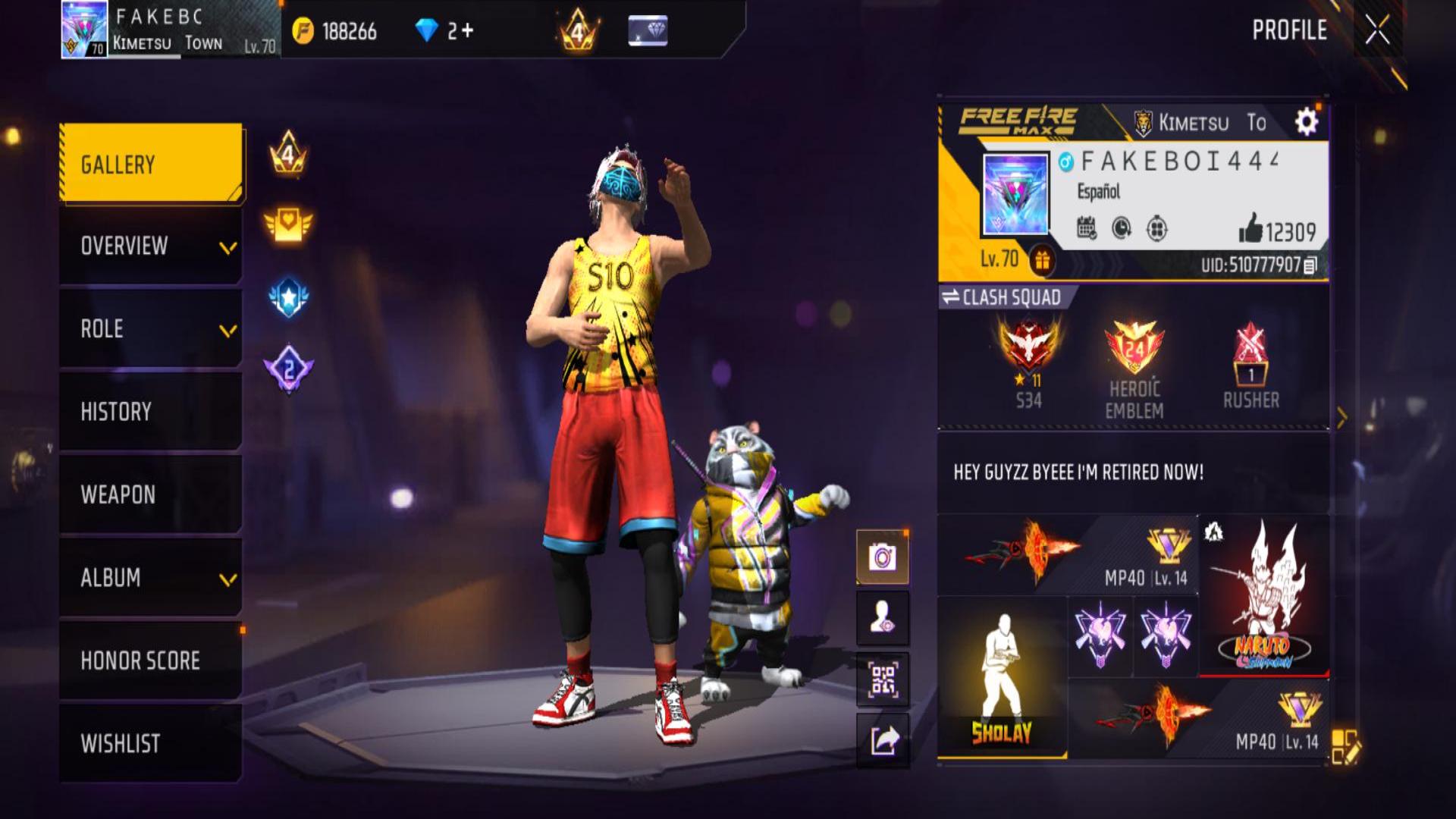Switch to the Weapon section
The width and height of the screenshot is (1456, 819).
[151, 494]
